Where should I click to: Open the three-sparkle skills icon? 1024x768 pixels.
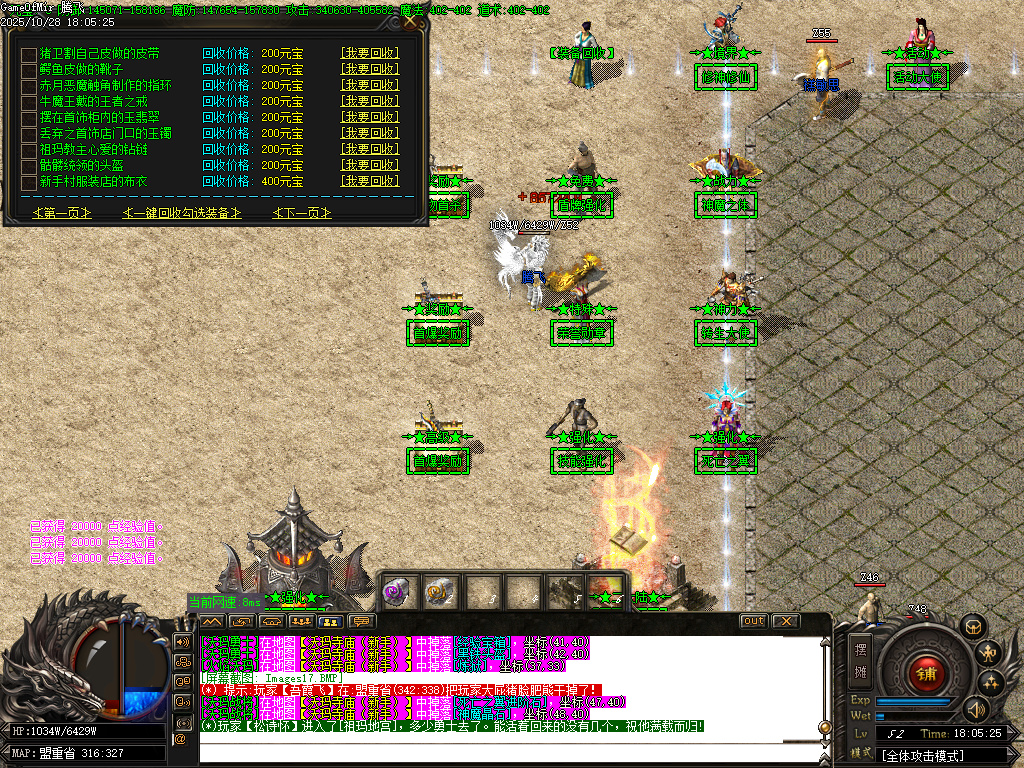coord(990,682)
